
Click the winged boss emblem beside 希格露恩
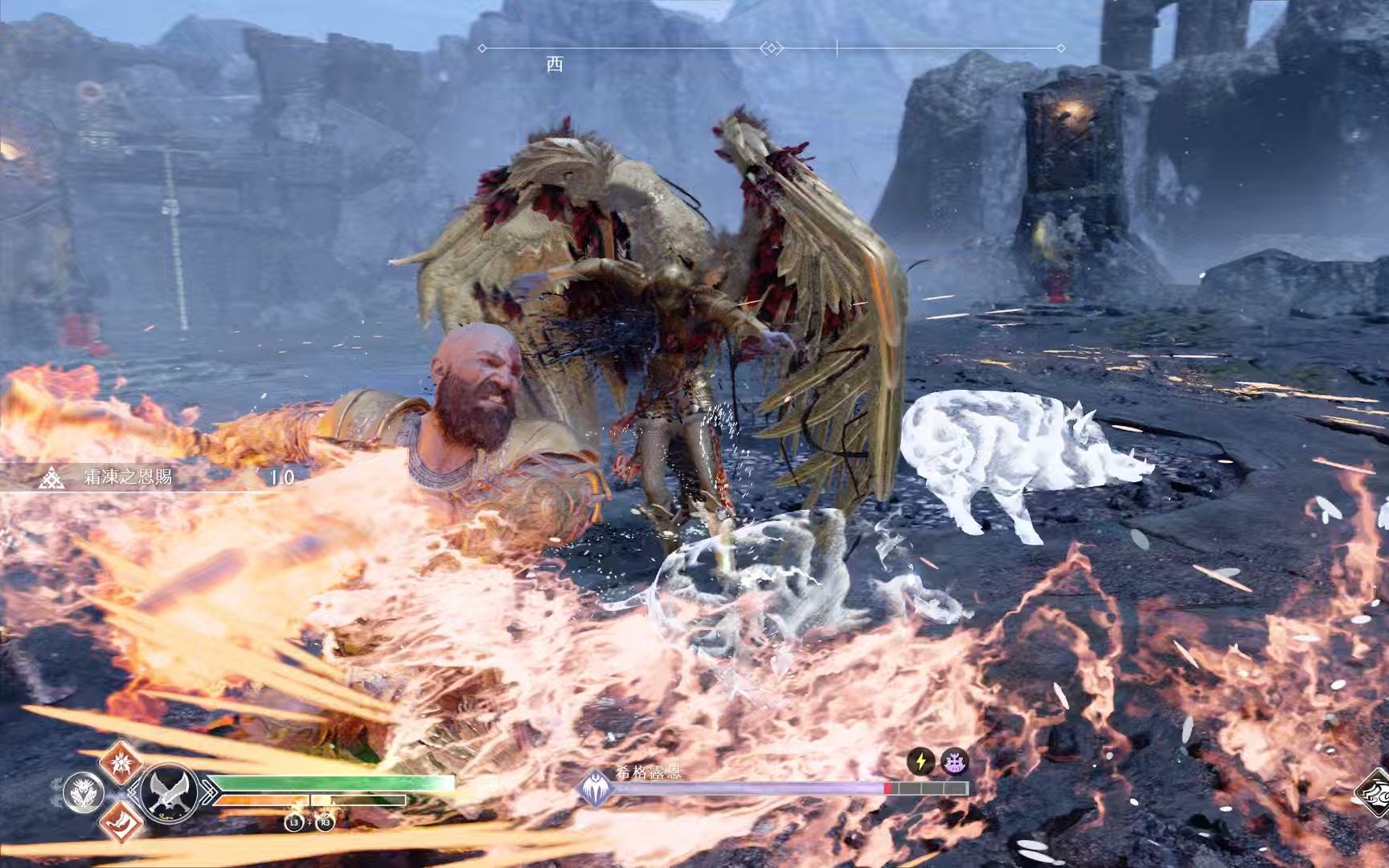point(595,788)
